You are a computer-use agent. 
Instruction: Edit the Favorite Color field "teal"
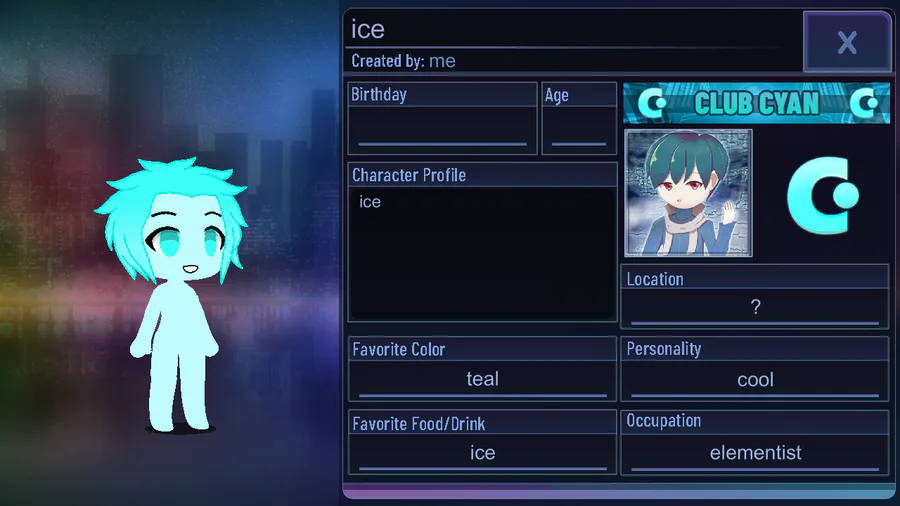482,380
